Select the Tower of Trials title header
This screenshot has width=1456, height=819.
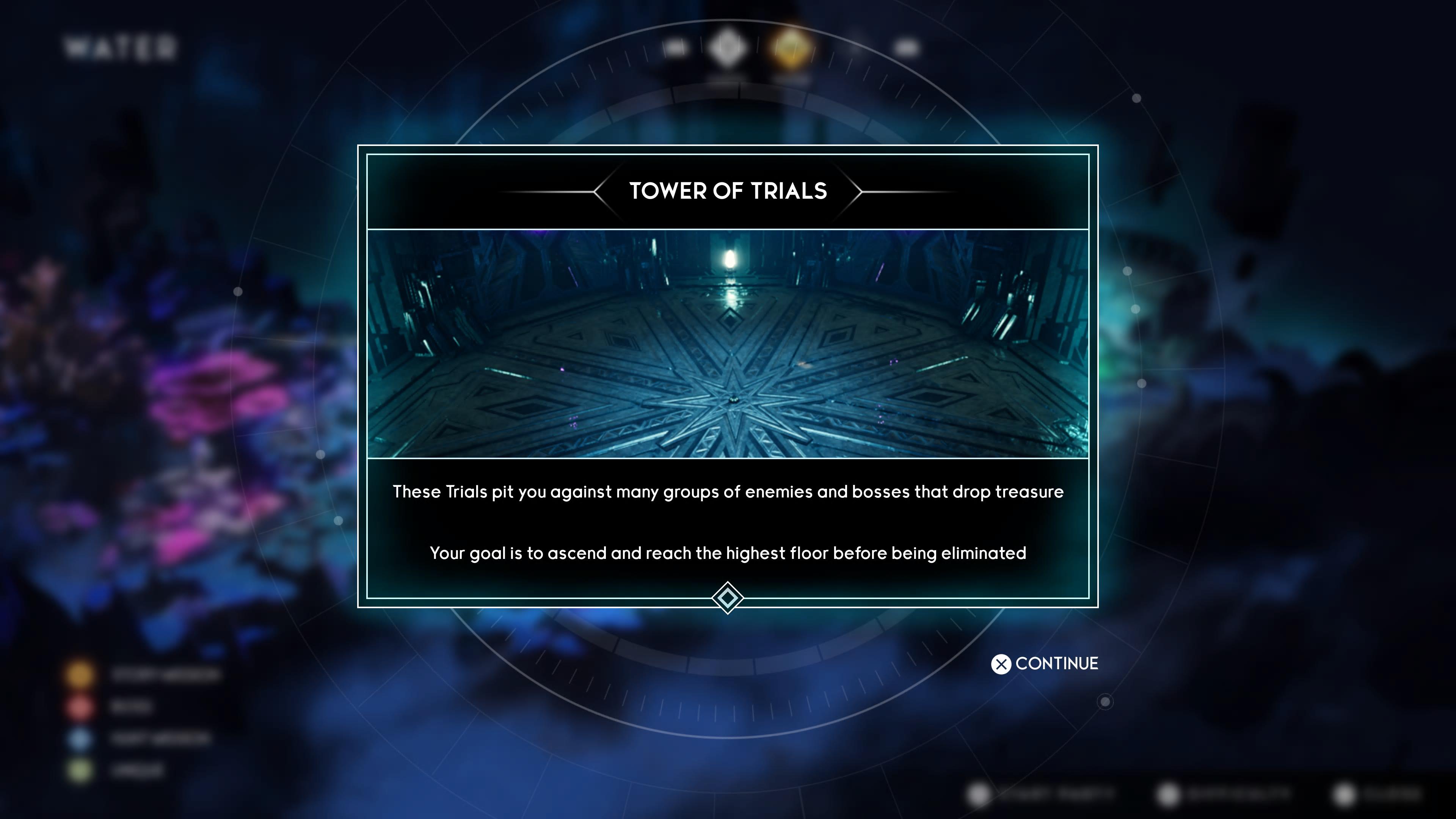coord(728,191)
